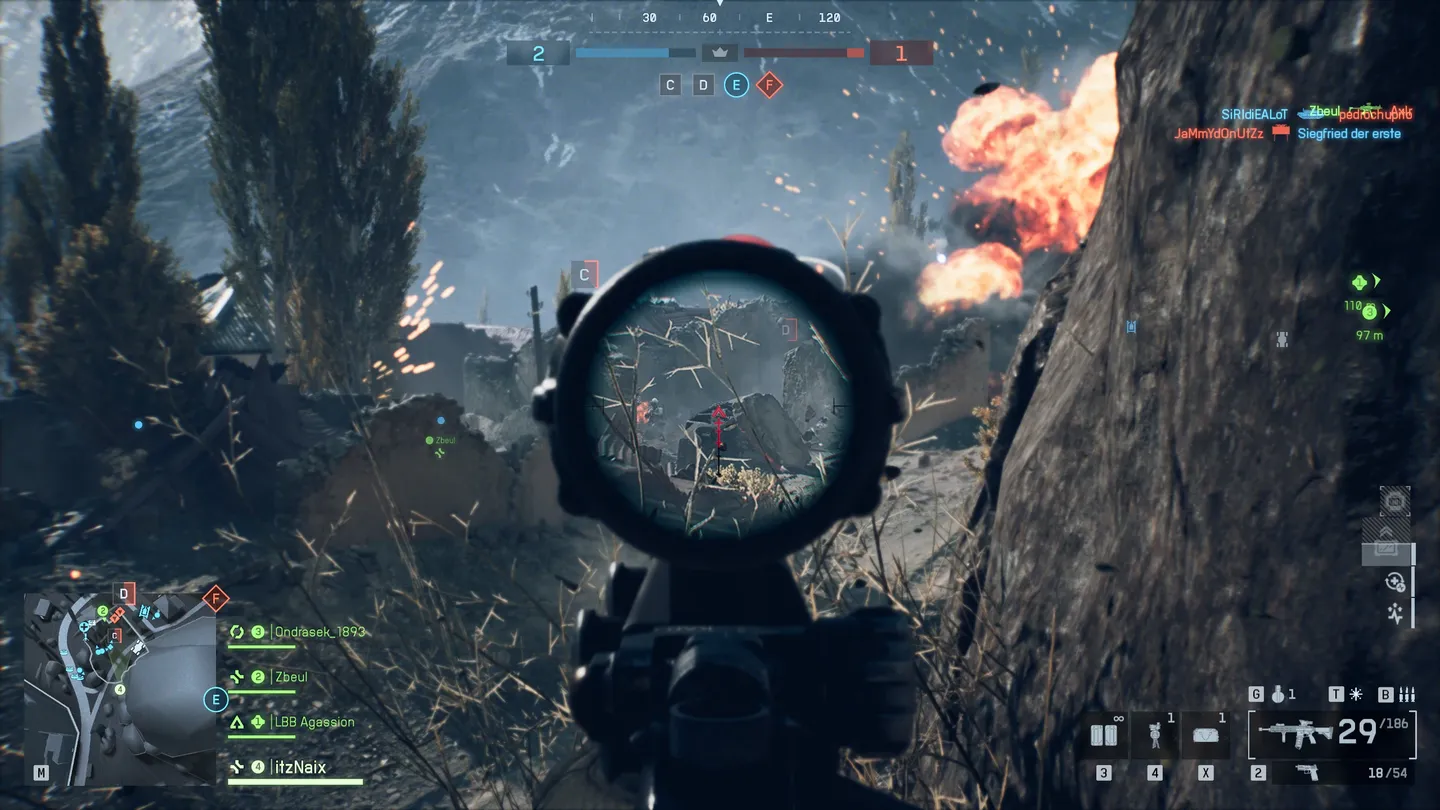1440x810 pixels.
Task: Switch to the pistol sidearm slot
Action: click(x=1305, y=773)
